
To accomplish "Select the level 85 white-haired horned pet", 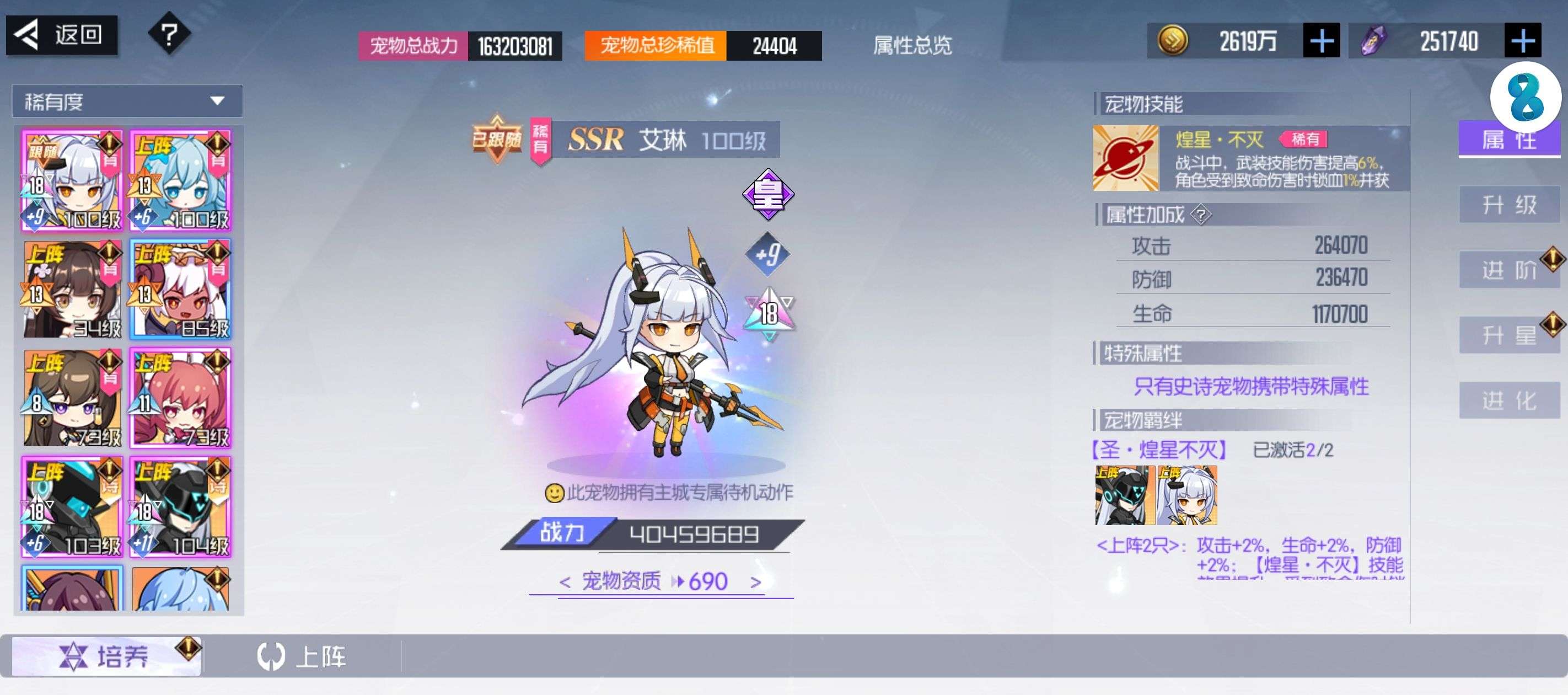I will pos(181,288).
